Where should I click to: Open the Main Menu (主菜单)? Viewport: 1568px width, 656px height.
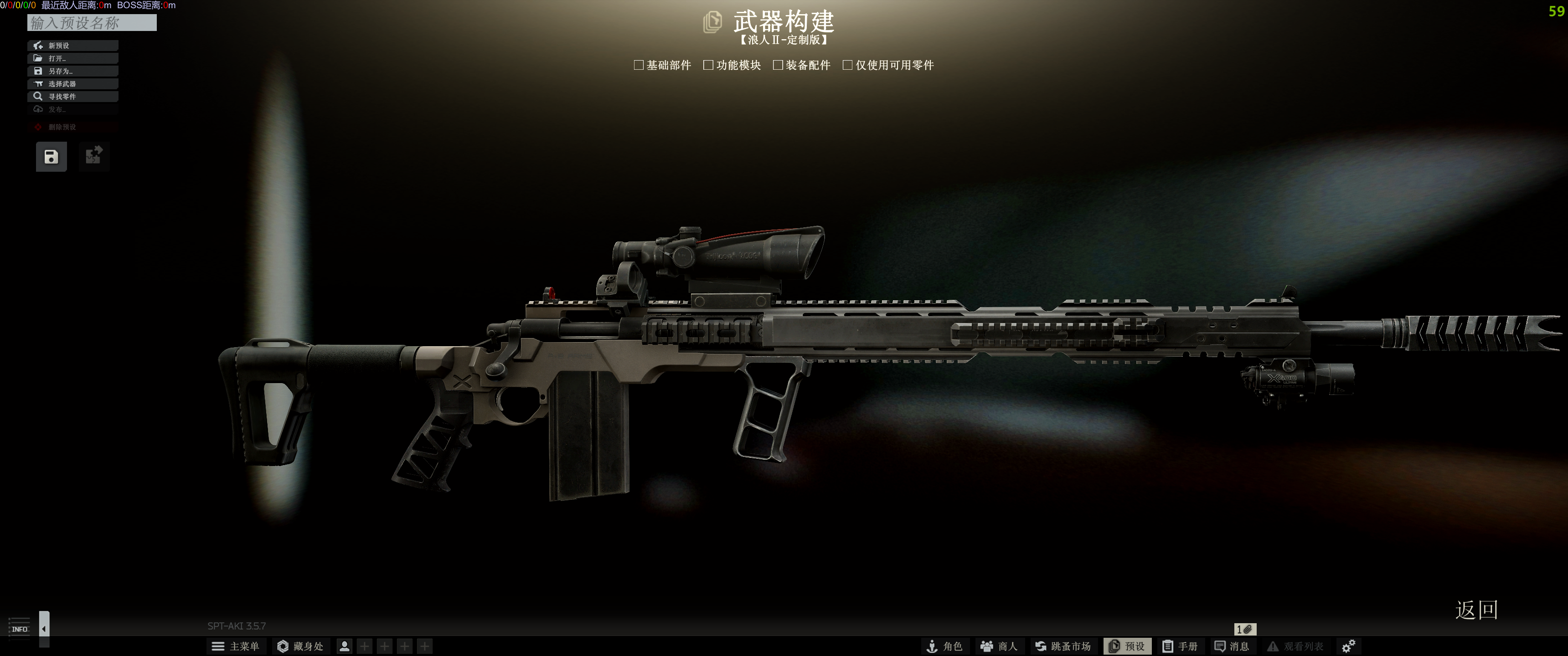[x=235, y=646]
